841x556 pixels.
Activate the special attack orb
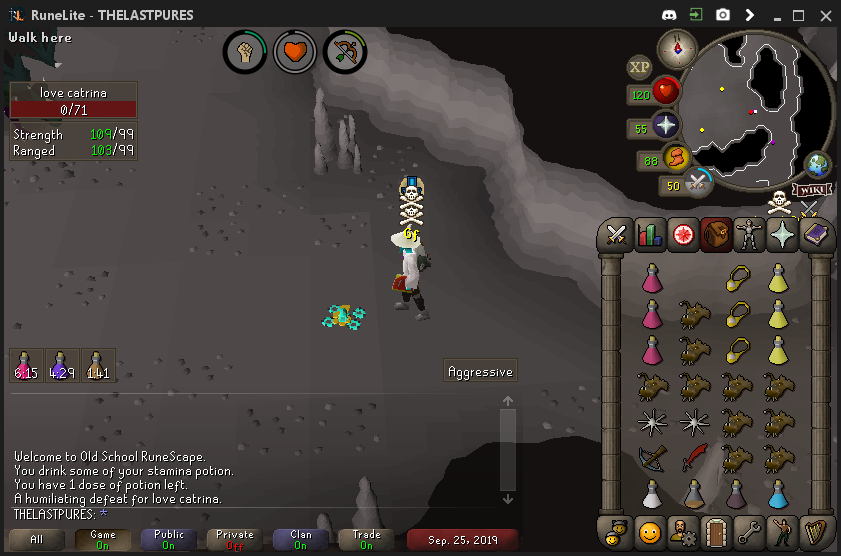(x=697, y=182)
